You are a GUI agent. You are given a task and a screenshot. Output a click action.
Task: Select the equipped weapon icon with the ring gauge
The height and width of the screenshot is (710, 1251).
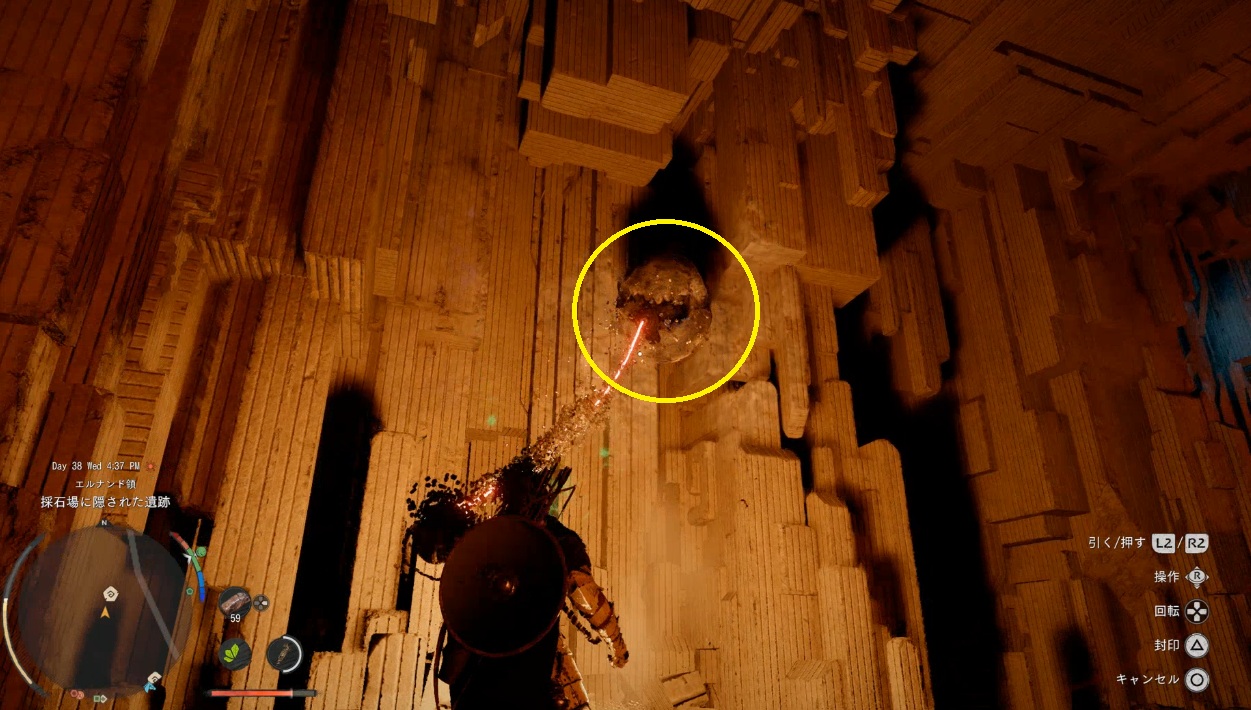[x=285, y=652]
